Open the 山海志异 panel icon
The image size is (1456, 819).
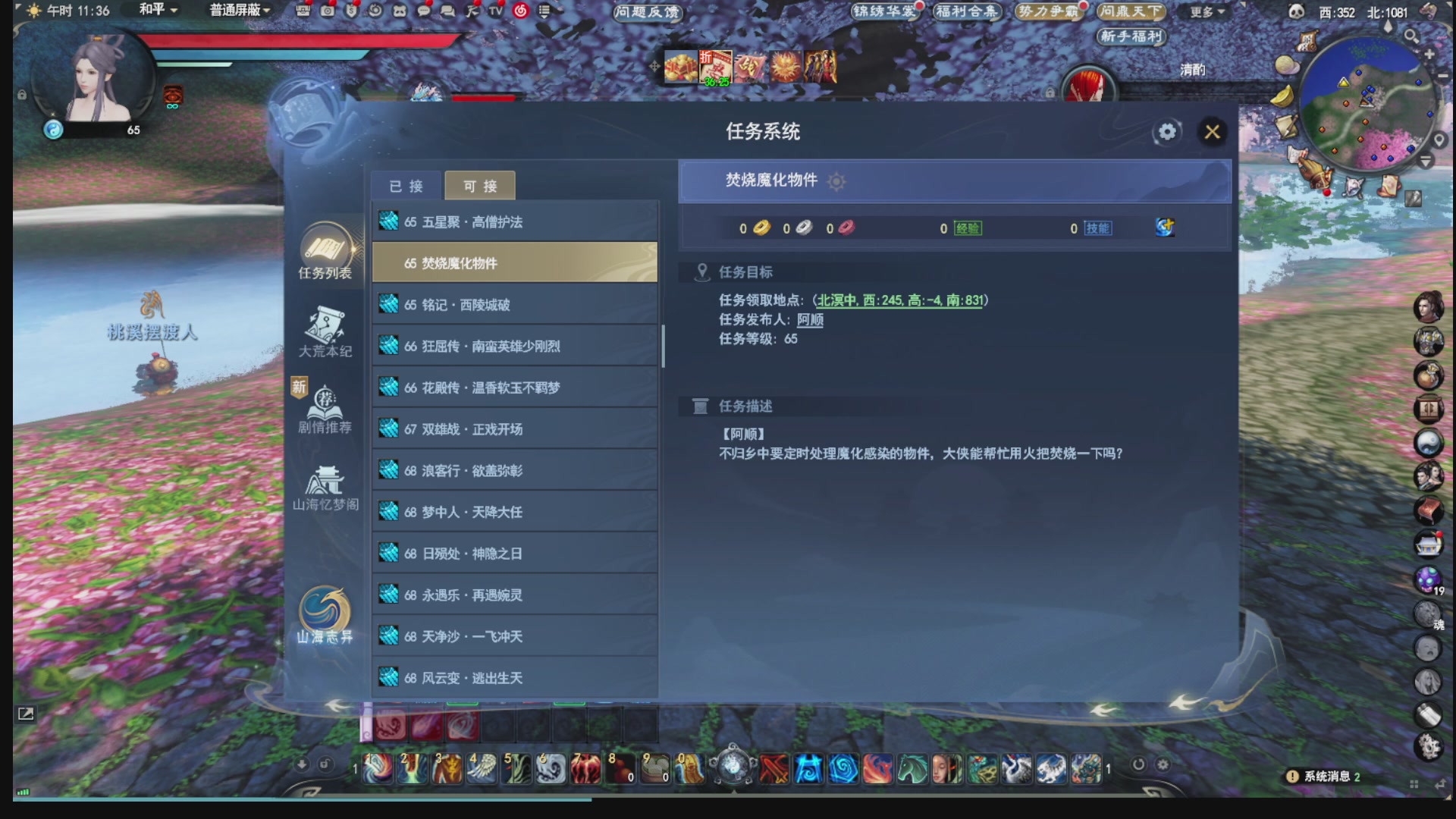coord(325,607)
